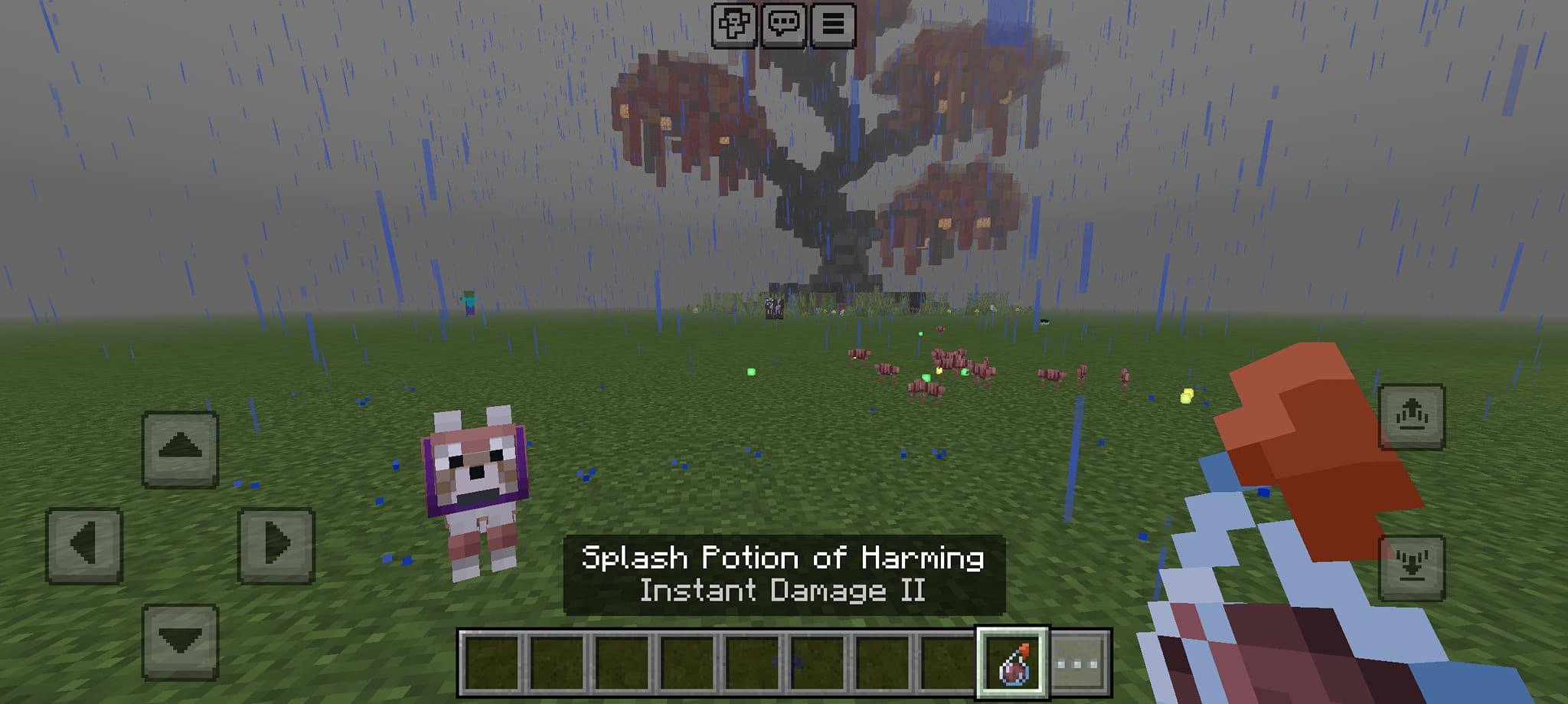Image resolution: width=1568 pixels, height=704 pixels.
Task: Open inventory with the three dots button
Action: click(1078, 663)
